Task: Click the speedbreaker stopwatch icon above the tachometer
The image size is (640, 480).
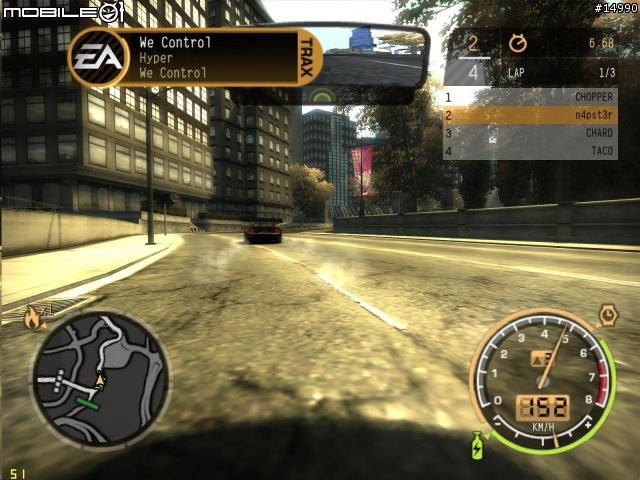Action: pyautogui.click(x=606, y=316)
